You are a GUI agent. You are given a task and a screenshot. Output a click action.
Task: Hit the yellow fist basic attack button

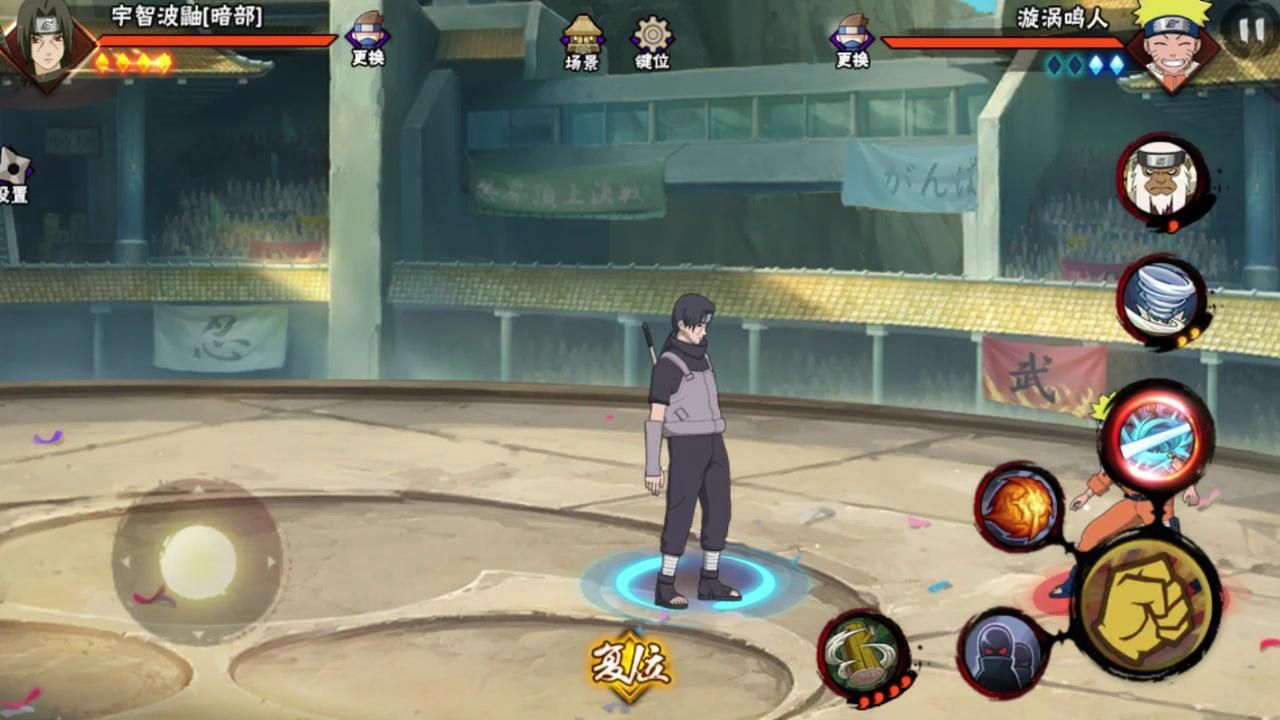[x=1146, y=606]
